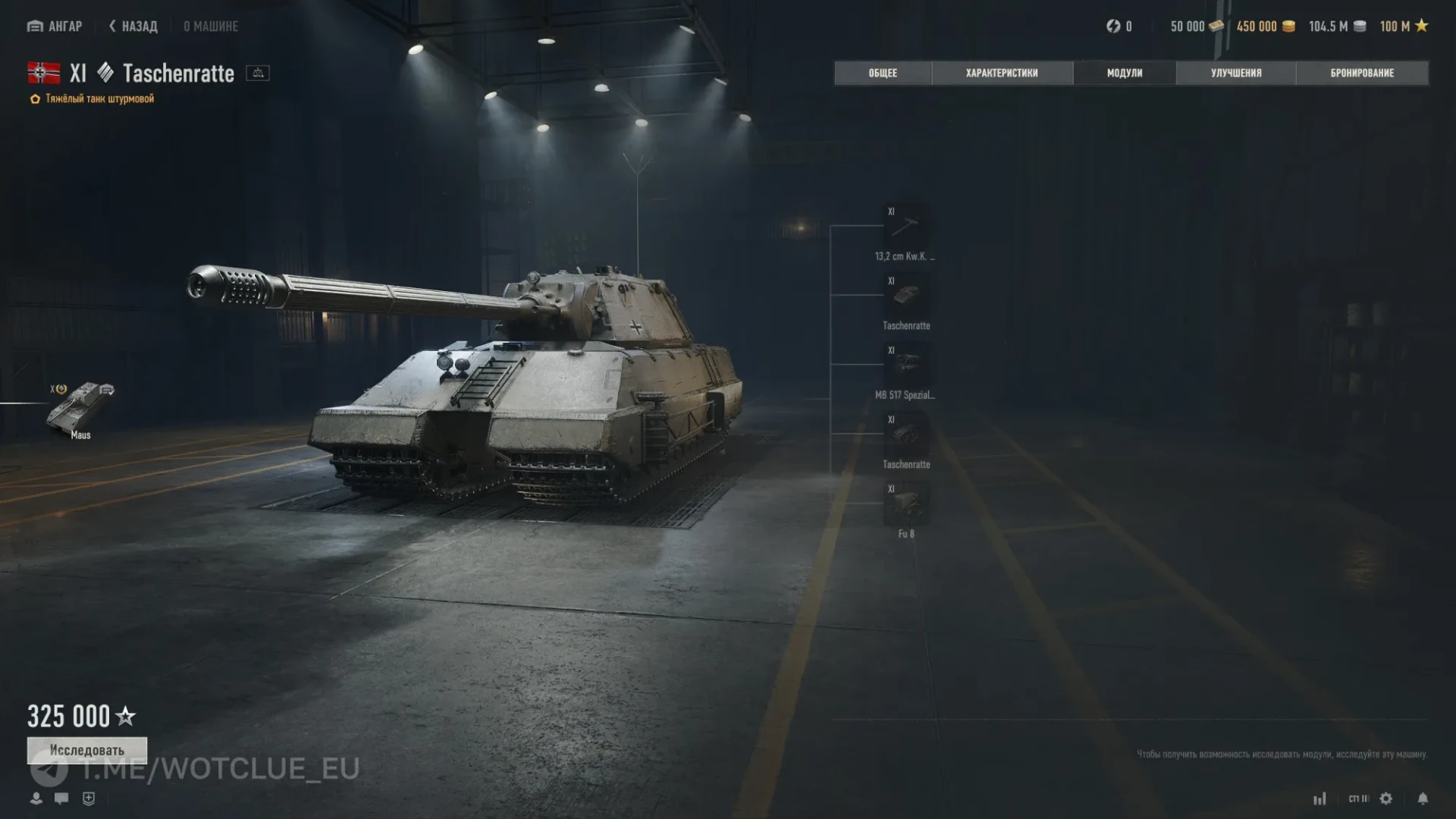Open the Общее tab
Image resolution: width=1456 pixels, height=819 pixels.
coord(883,73)
